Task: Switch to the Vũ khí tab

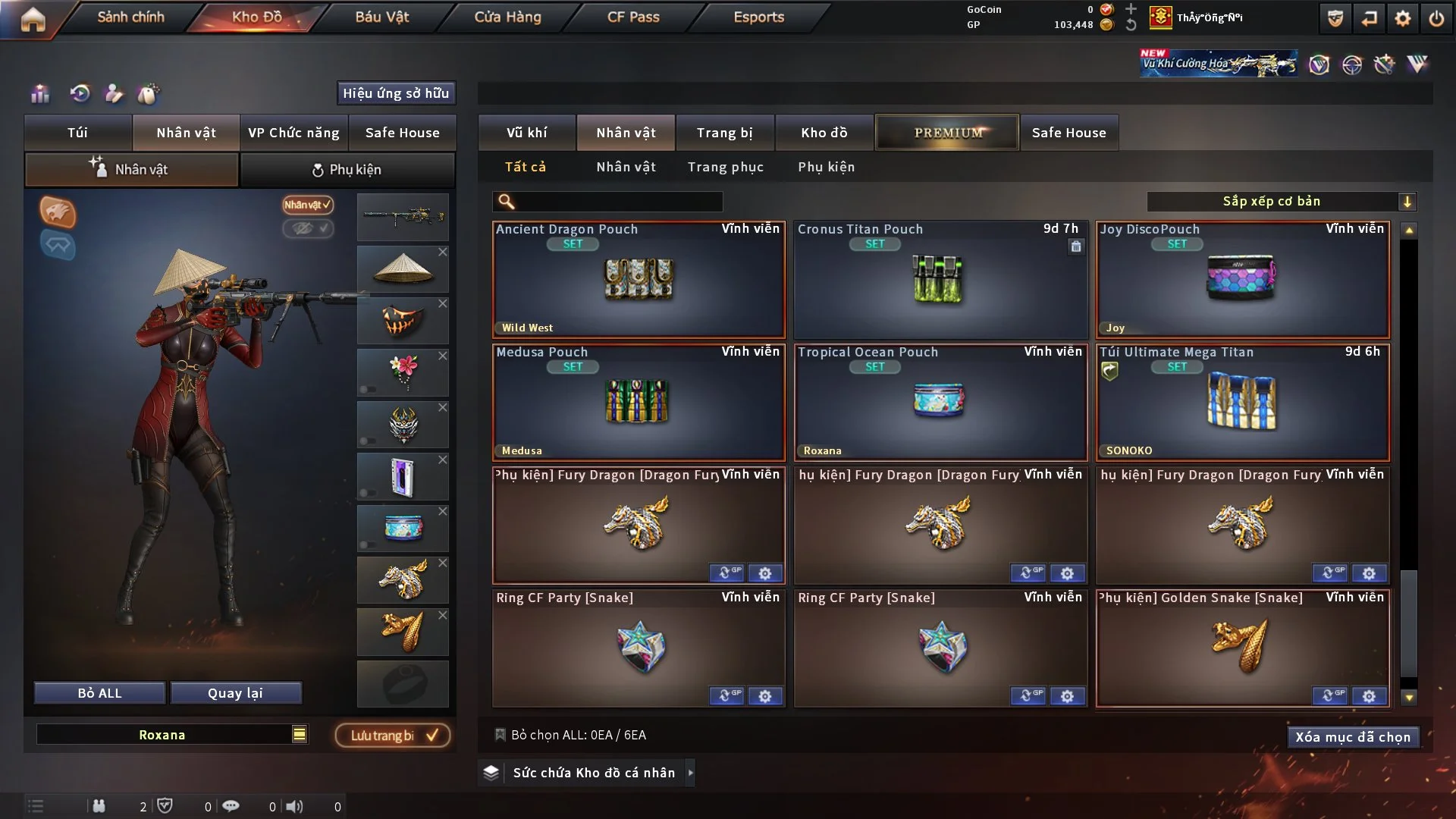Action: (526, 133)
